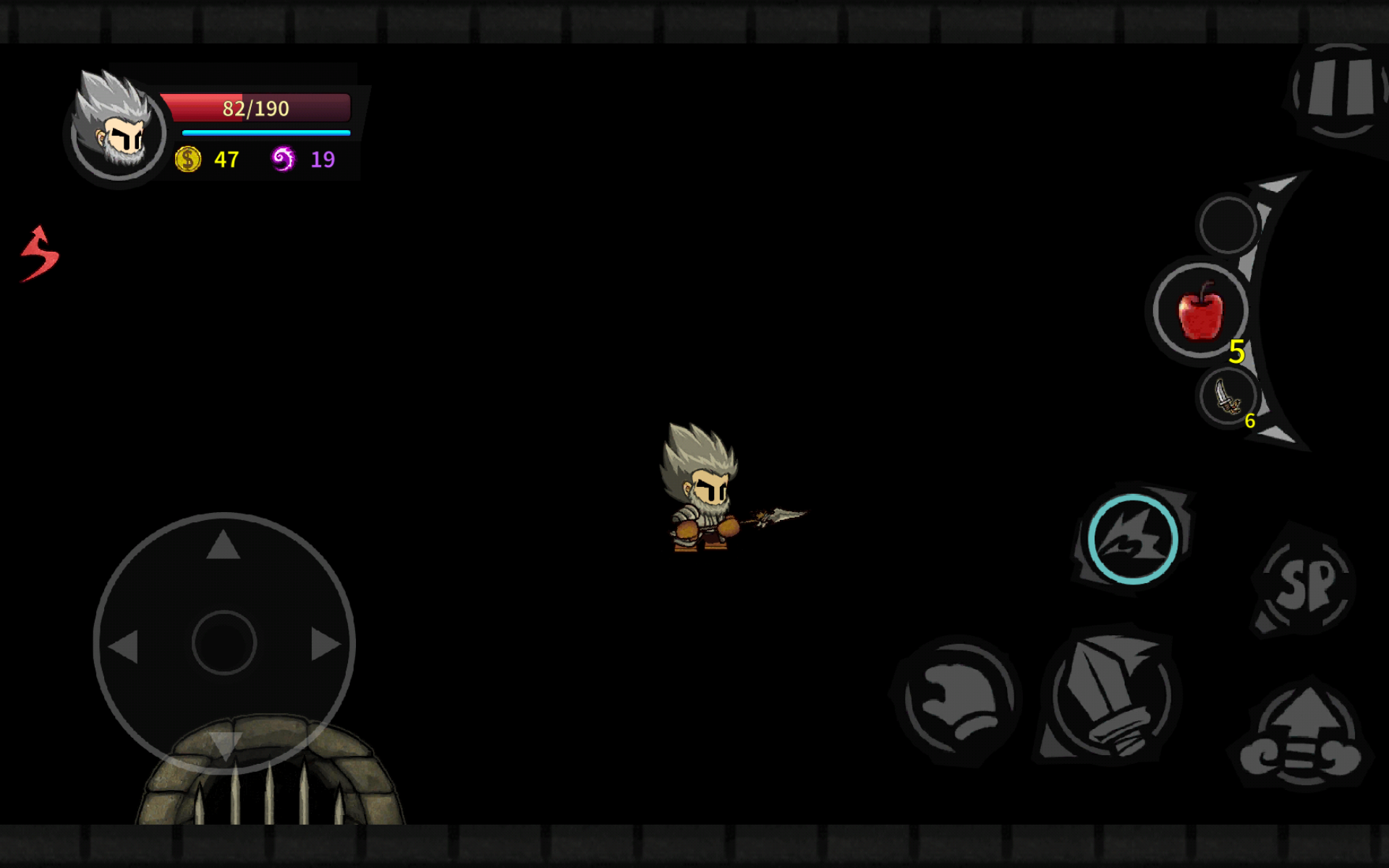Move right with the joystick arrow
The width and height of the screenshot is (1389, 868).
click(x=325, y=644)
